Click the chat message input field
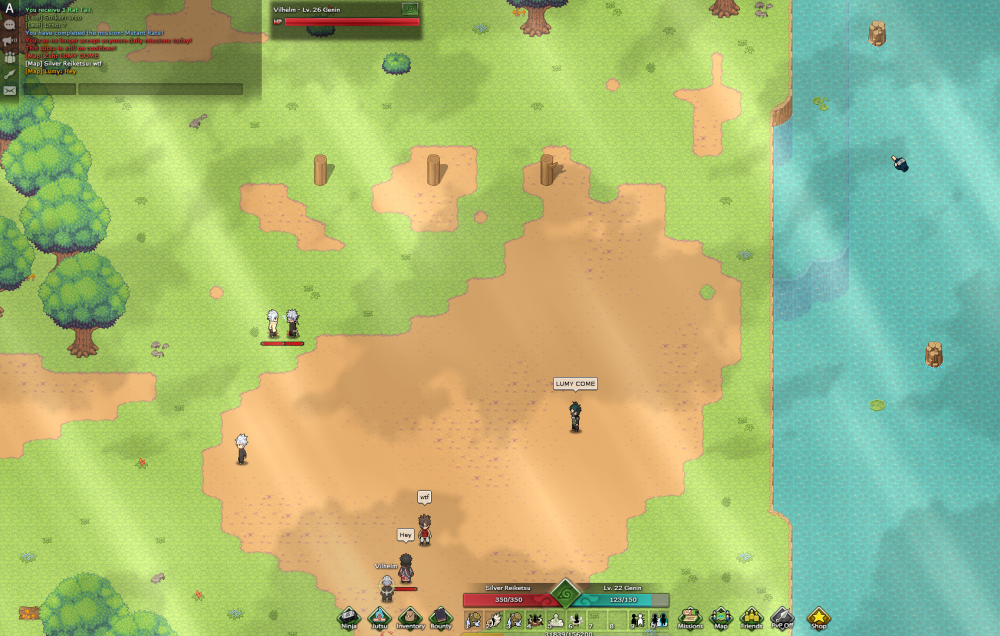Viewport: 1000px width, 636px height. click(160, 89)
